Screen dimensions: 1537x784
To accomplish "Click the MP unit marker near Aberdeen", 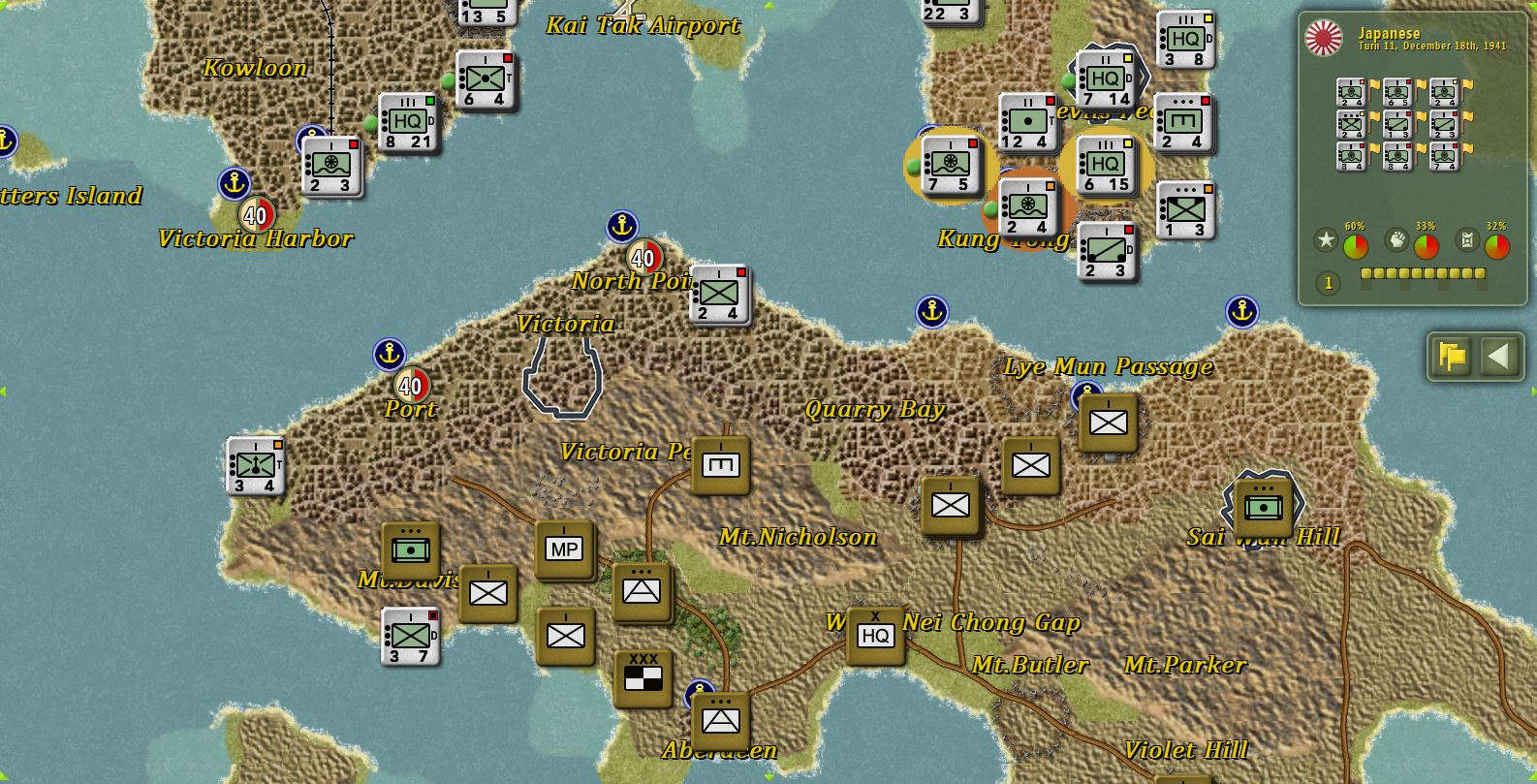I will point(564,548).
